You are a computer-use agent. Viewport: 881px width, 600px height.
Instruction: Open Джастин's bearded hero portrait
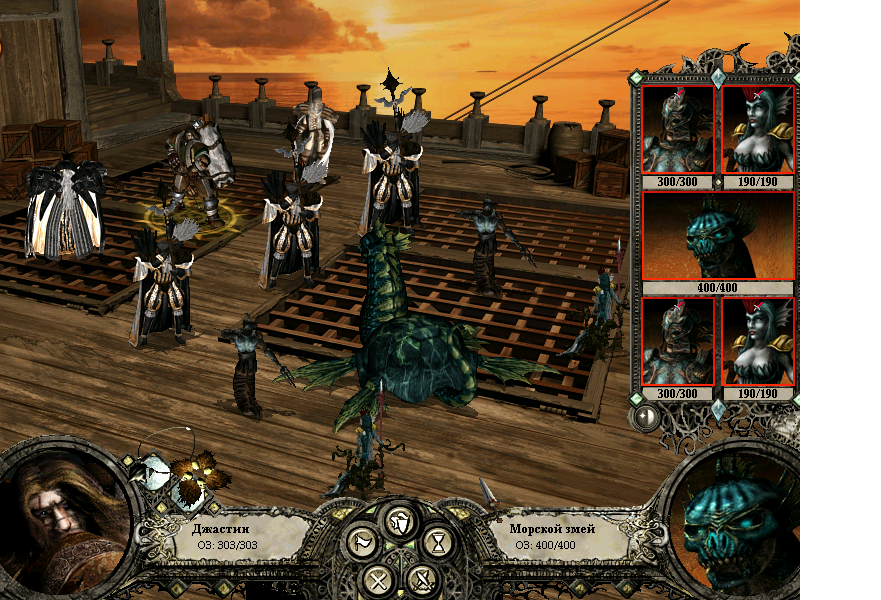(x=62, y=520)
